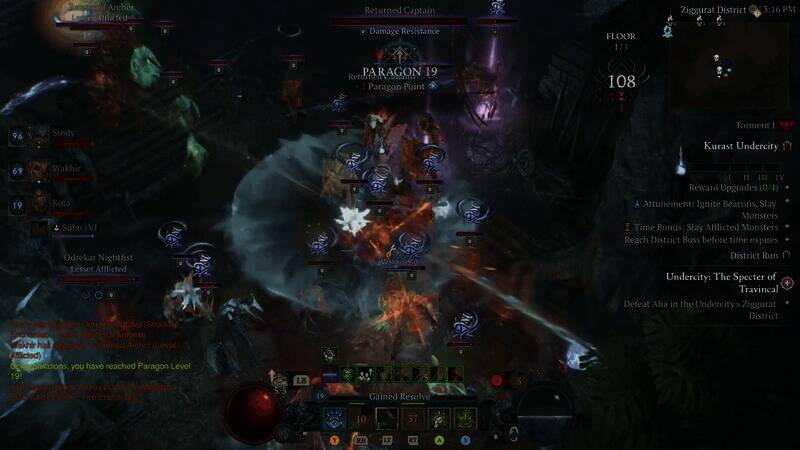800x450 pixels.
Task: Select party member Kota's portrait
Action: tap(39, 206)
